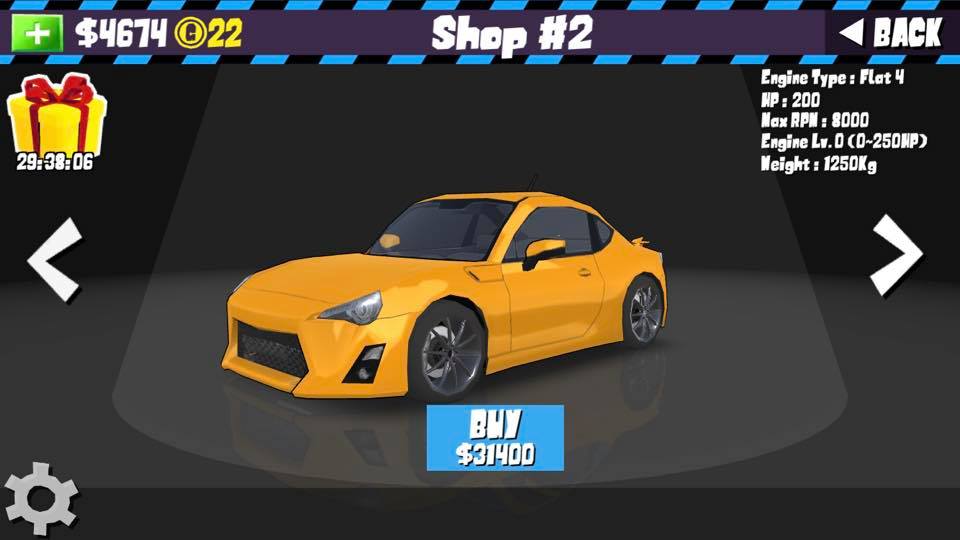The height and width of the screenshot is (540, 960).
Task: Show the next car with right arrow
Action: 897,257
